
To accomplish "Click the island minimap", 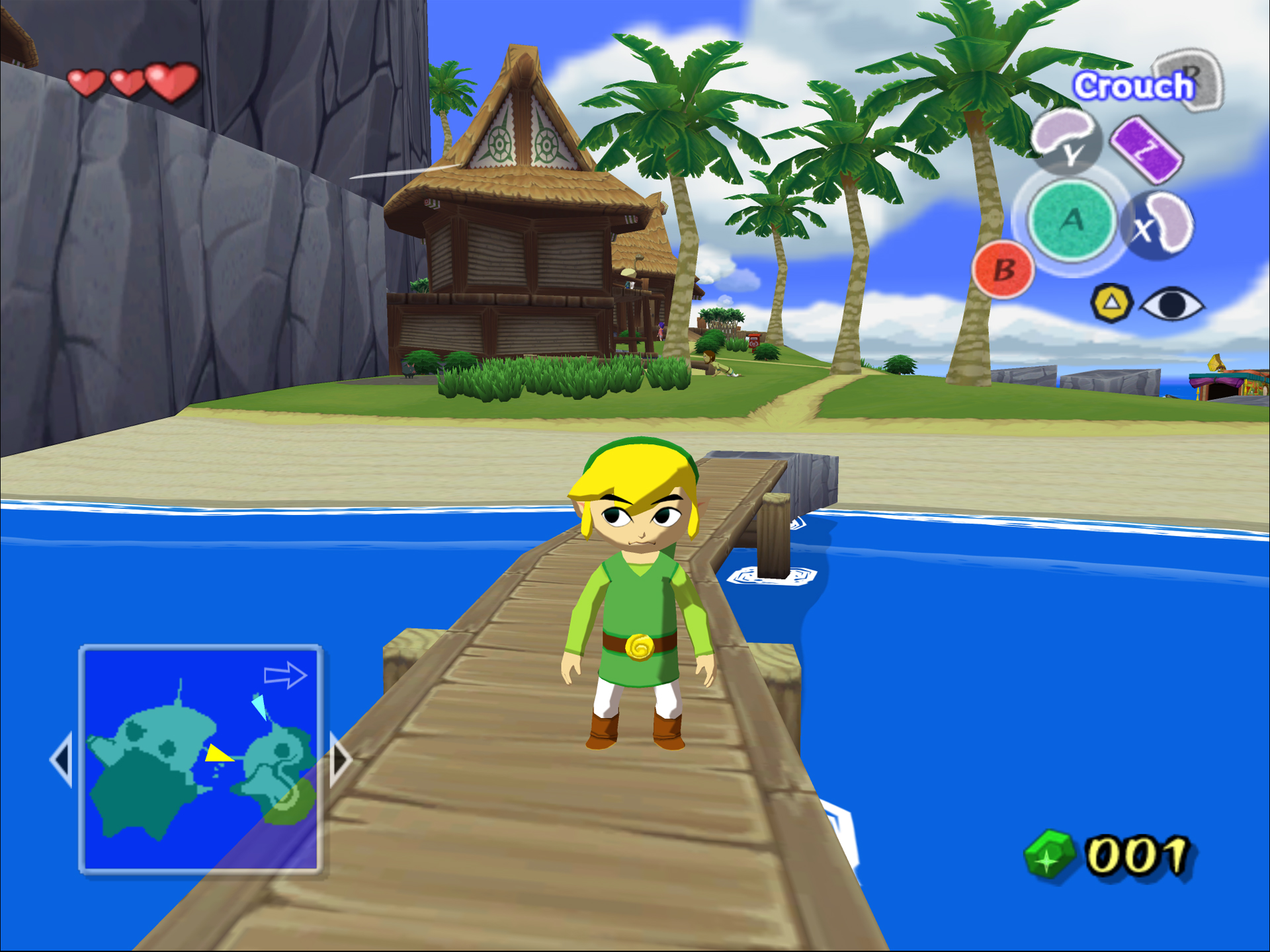I will 200,758.
